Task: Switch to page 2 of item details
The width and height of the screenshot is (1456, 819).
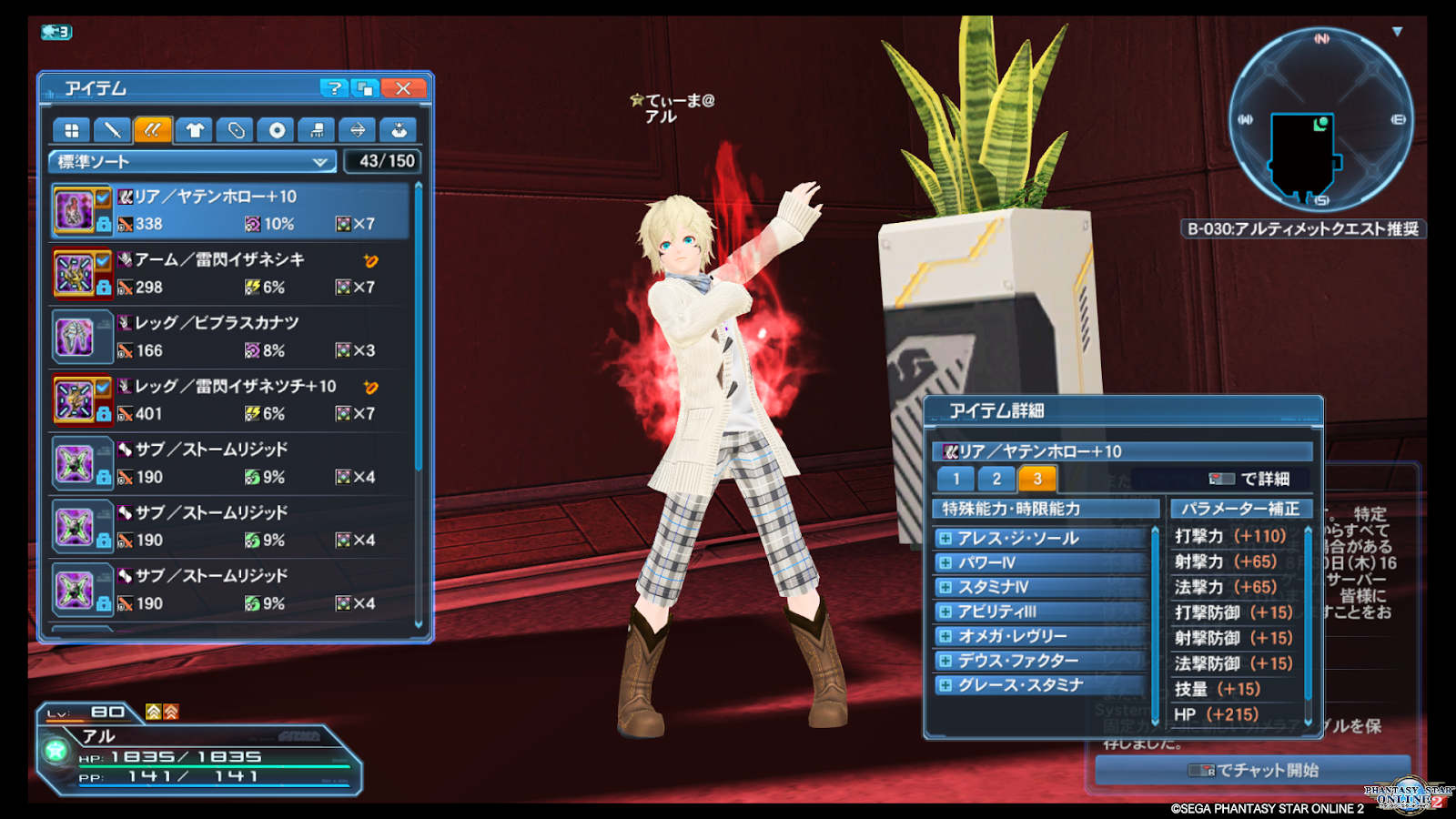Action: pos(996,479)
